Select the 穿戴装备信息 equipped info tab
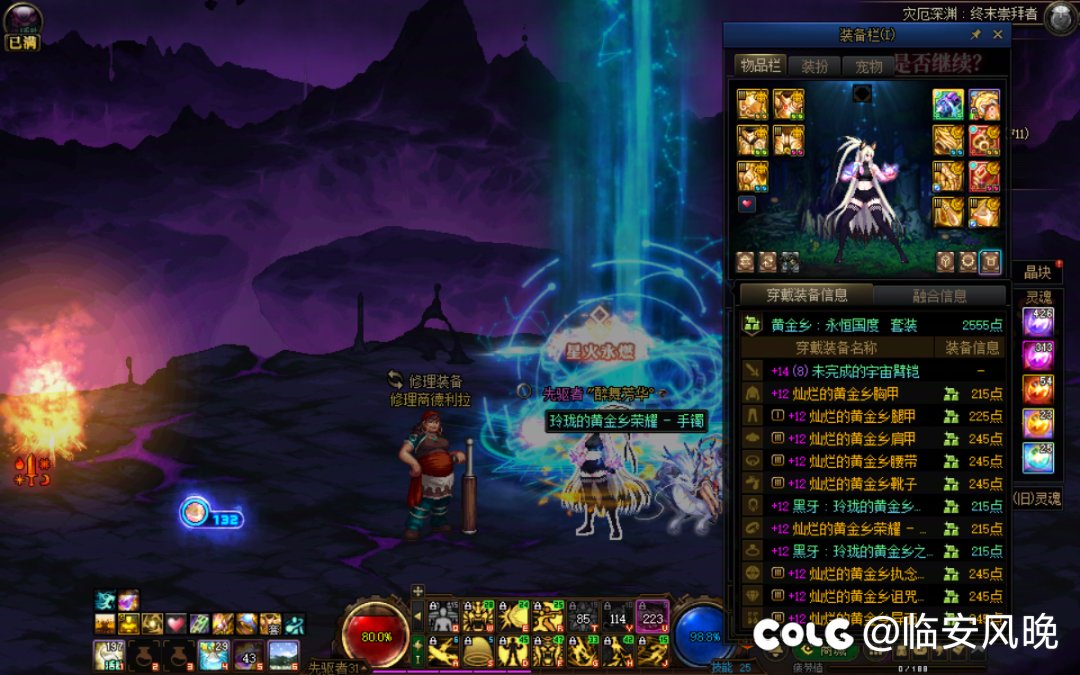 pyautogui.click(x=806, y=295)
